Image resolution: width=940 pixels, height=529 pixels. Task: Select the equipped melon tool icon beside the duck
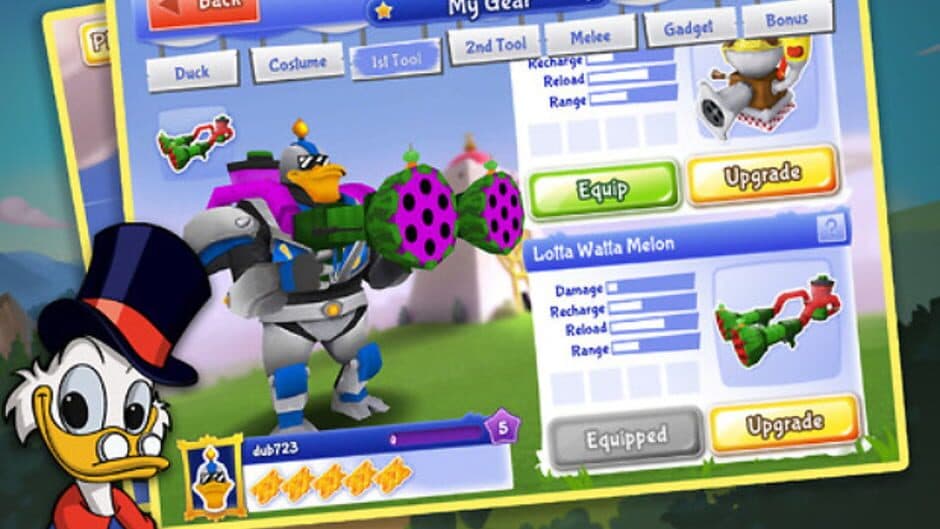click(195, 140)
